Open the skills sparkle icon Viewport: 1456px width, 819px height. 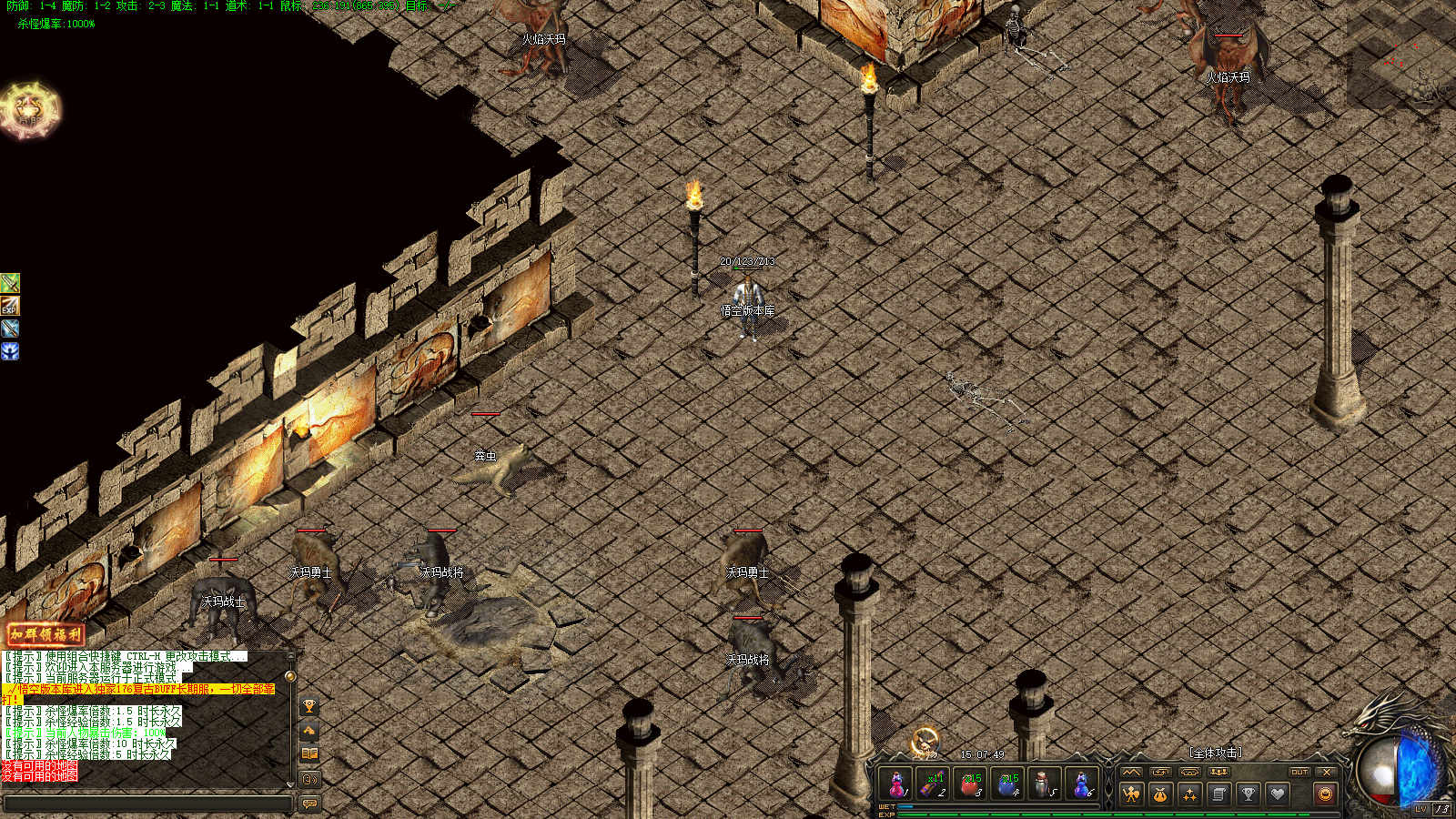pyautogui.click(x=1189, y=794)
